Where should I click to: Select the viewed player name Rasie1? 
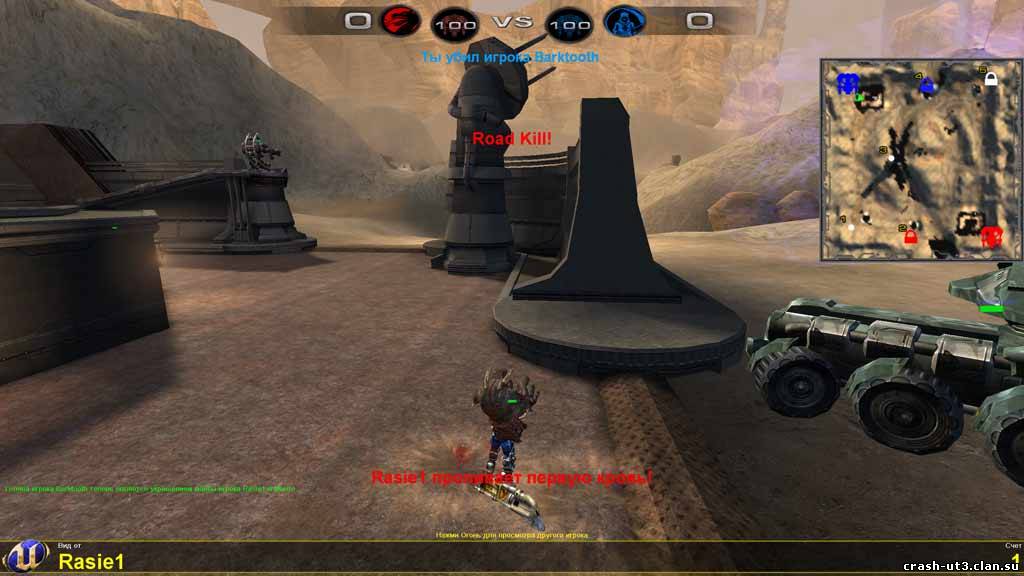tap(91, 561)
